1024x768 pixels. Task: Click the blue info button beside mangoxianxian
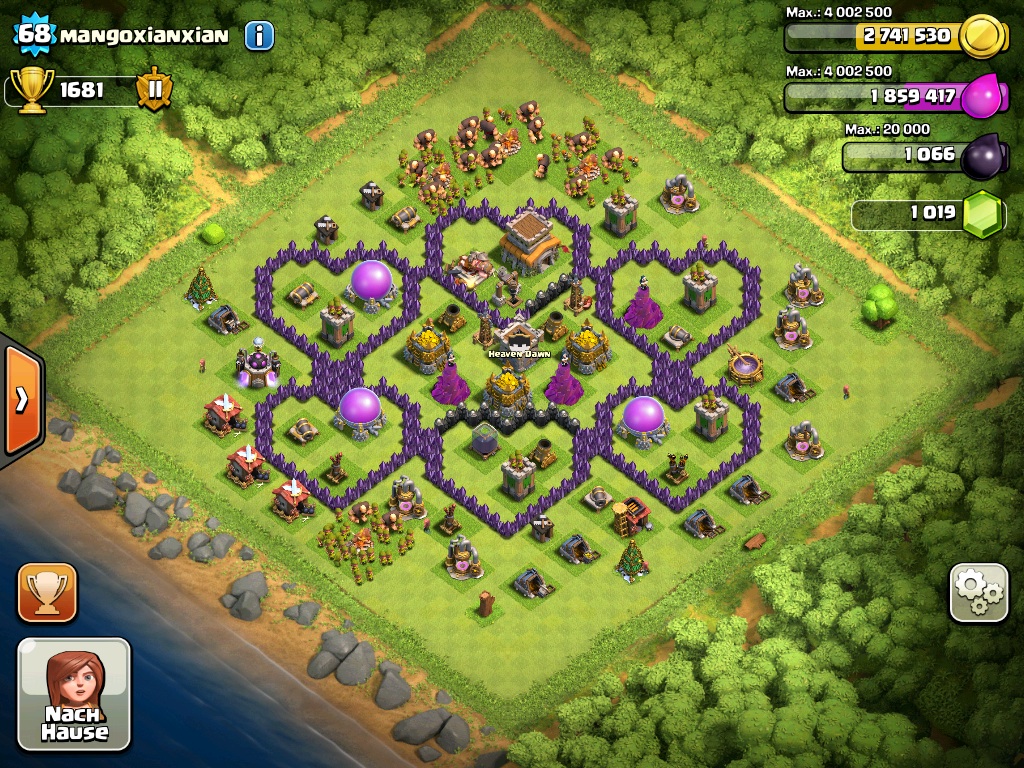pyautogui.click(x=259, y=36)
